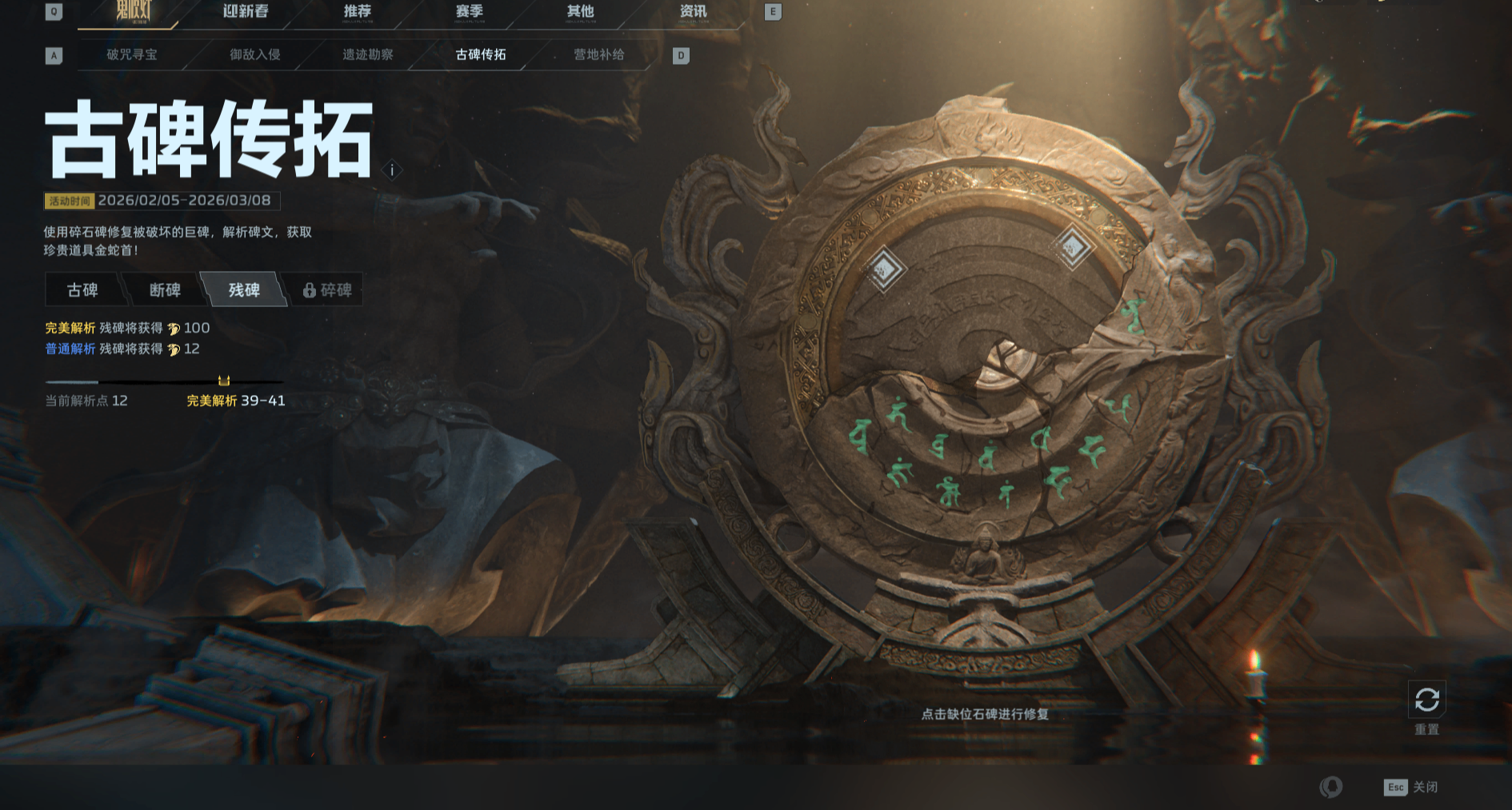This screenshot has height=810, width=1512.
Task: Open the 资讯 news tab
Action: click(x=693, y=11)
